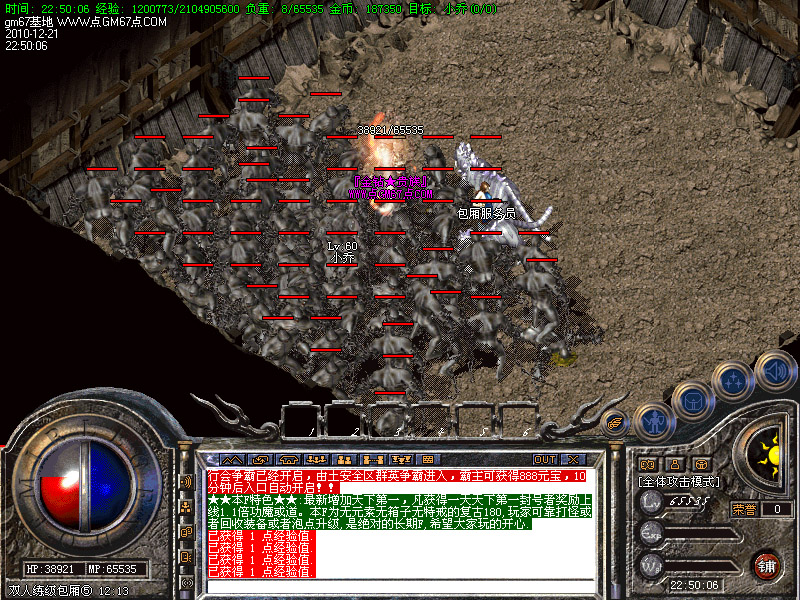Viewport: 800px width, 600px height.
Task: Click the OUT button above chat
Action: pyautogui.click(x=545, y=459)
